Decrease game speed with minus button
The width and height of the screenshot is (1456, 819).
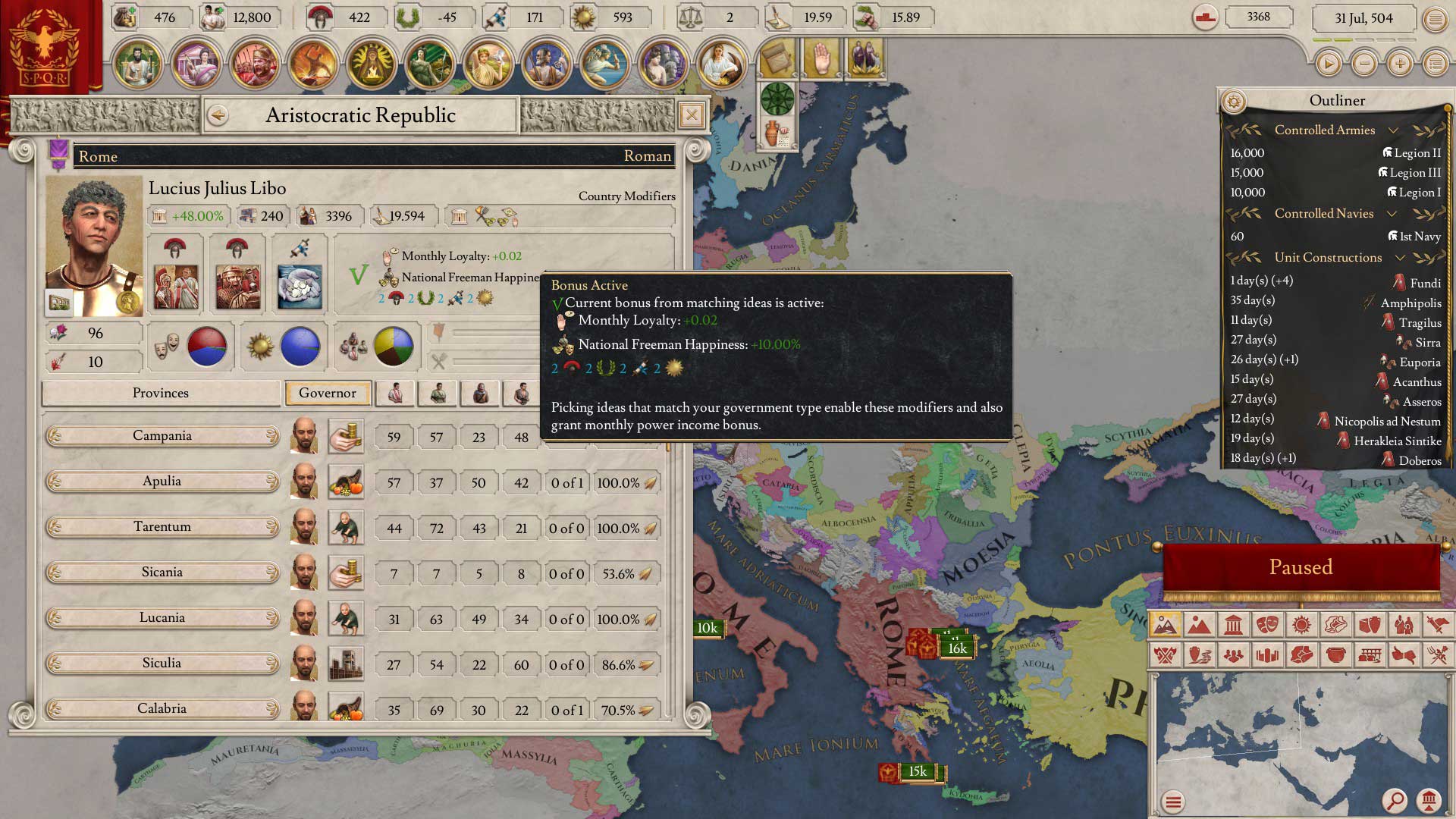point(1364,64)
